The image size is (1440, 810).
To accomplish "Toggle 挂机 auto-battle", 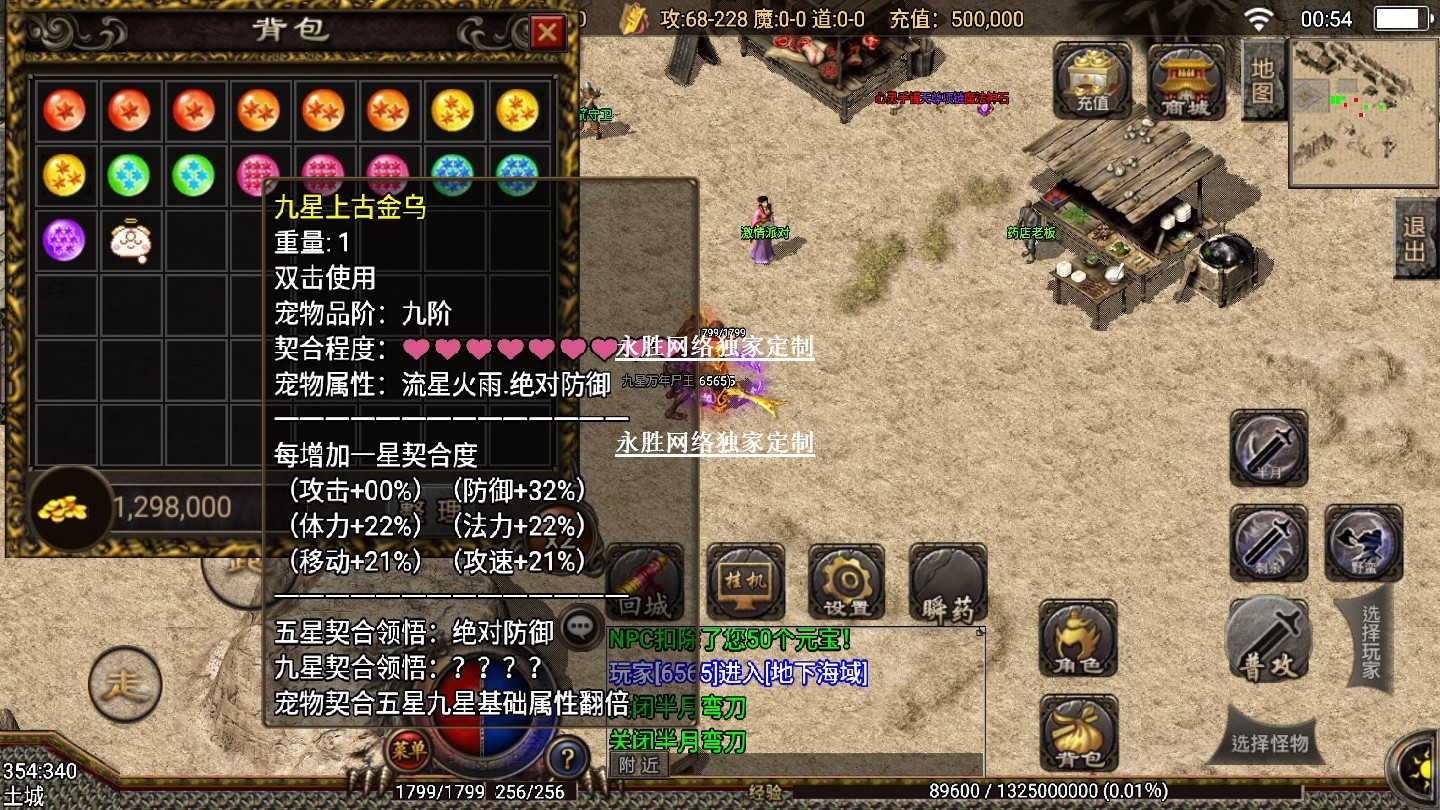I will coord(745,584).
